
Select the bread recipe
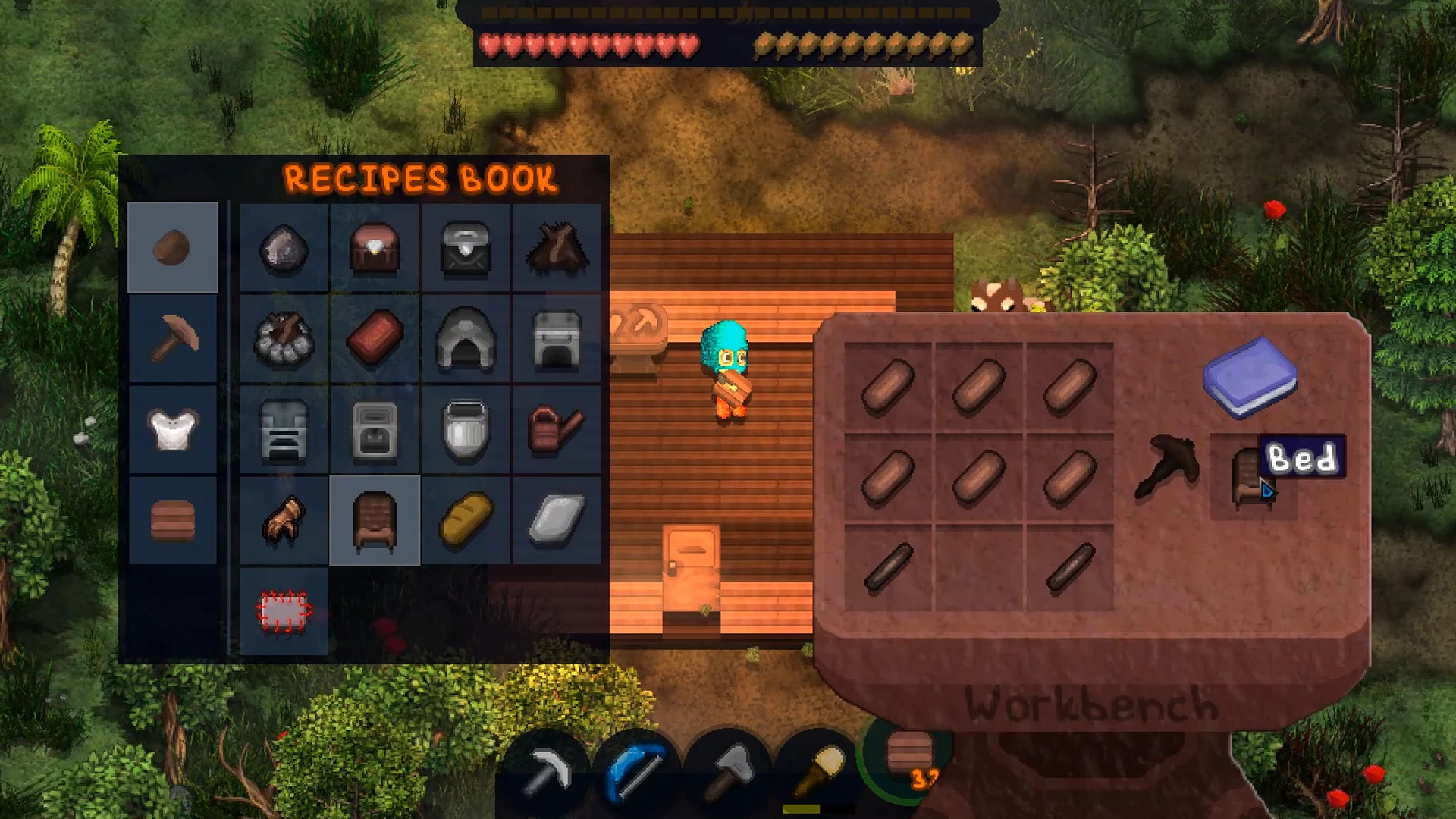[466, 523]
